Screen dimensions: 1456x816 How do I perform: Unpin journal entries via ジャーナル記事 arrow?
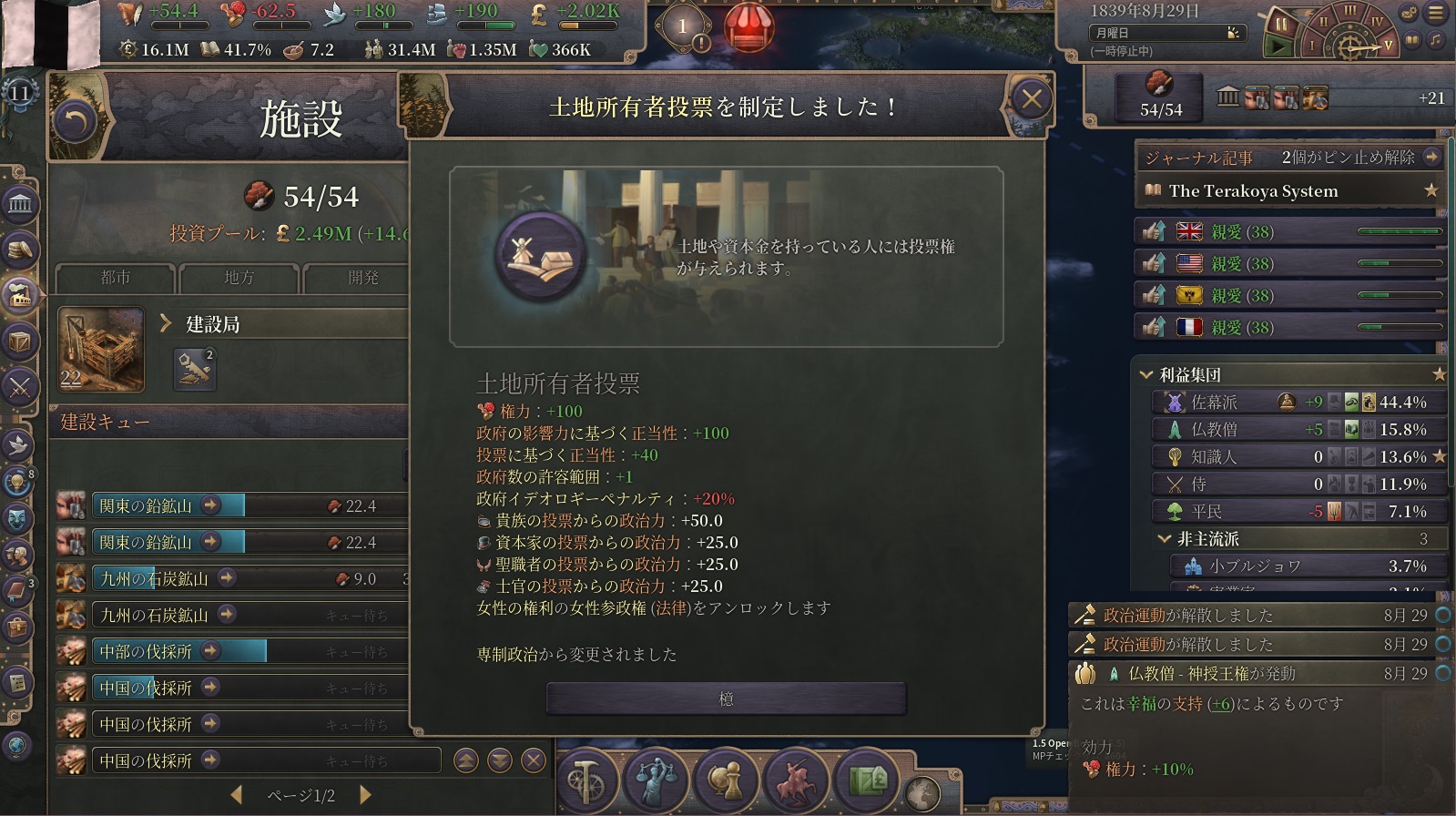click(1432, 157)
